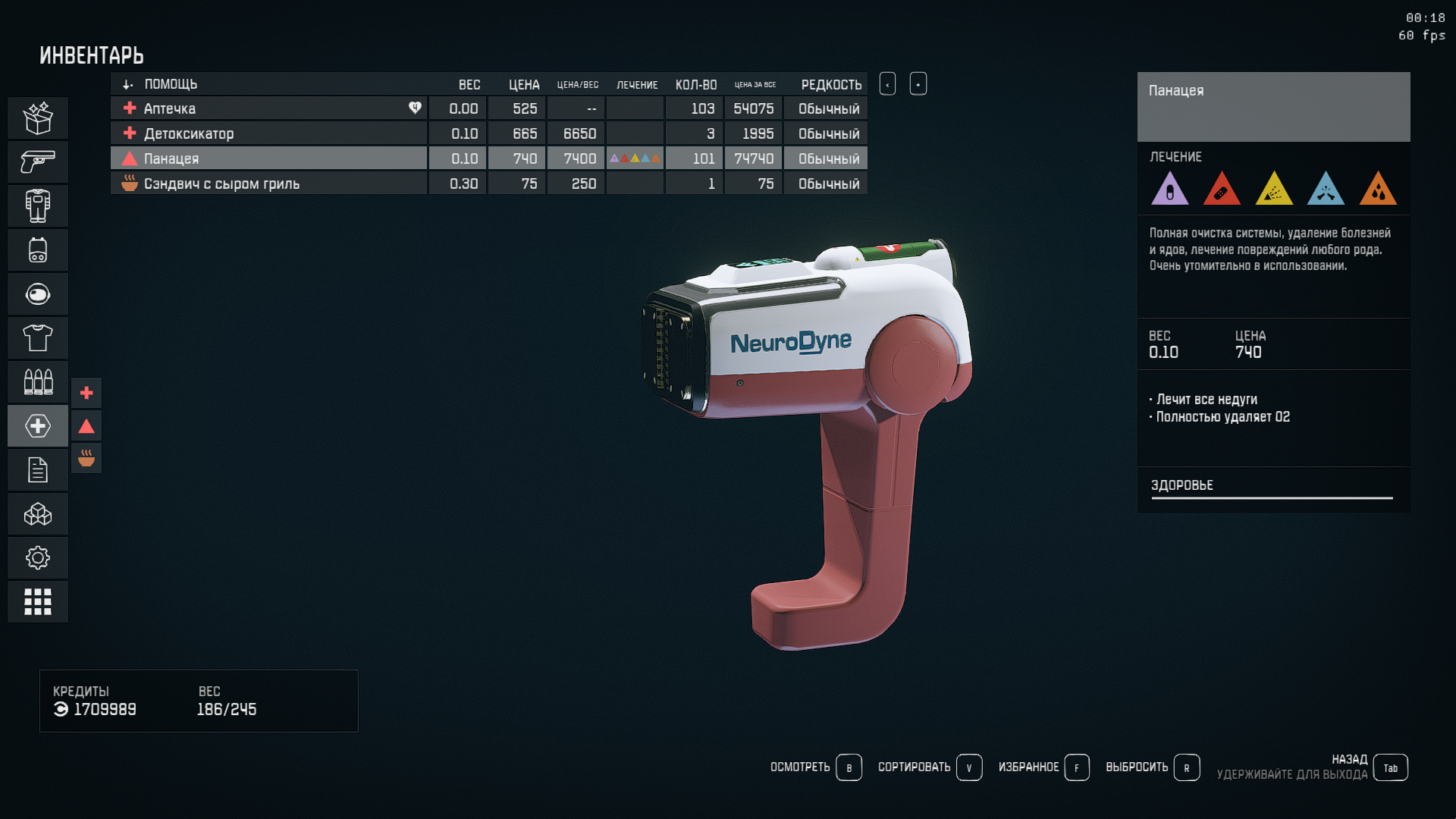Switch to the helmets category
Screen dimensions: 1456x819
38,293
